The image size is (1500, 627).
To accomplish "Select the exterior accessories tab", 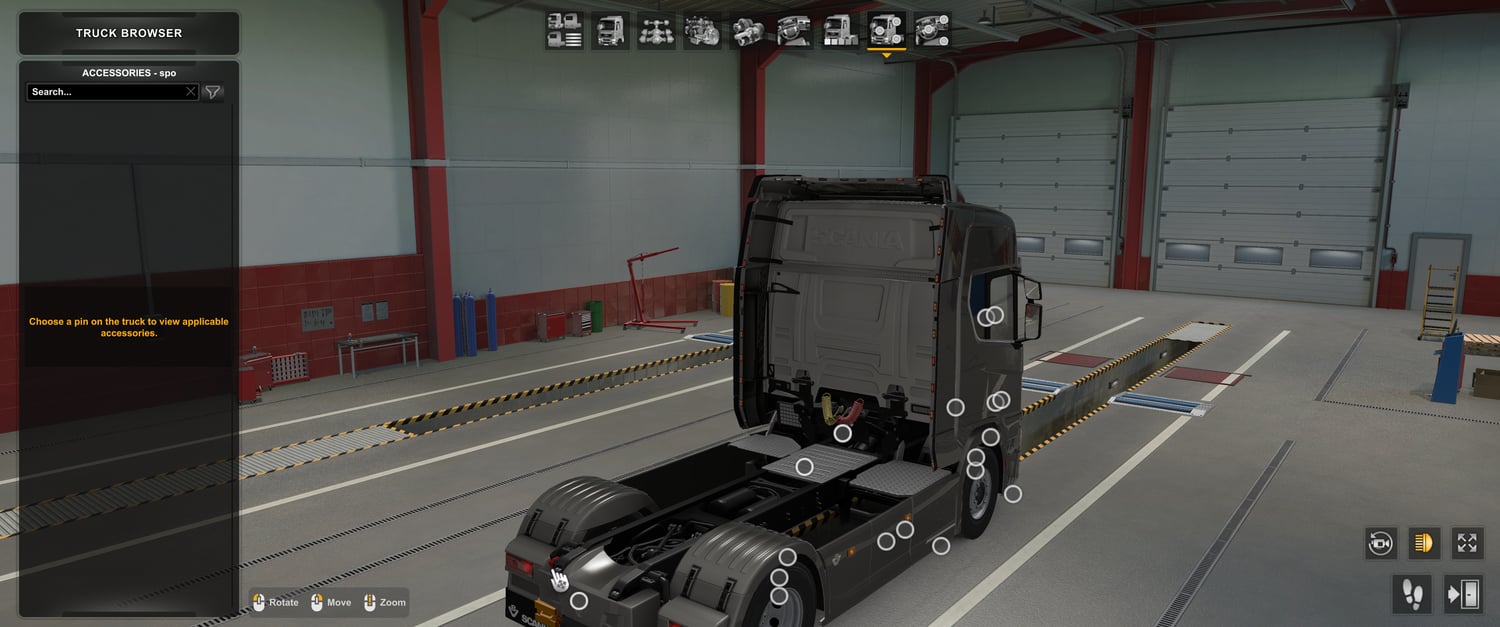I will [x=886, y=30].
